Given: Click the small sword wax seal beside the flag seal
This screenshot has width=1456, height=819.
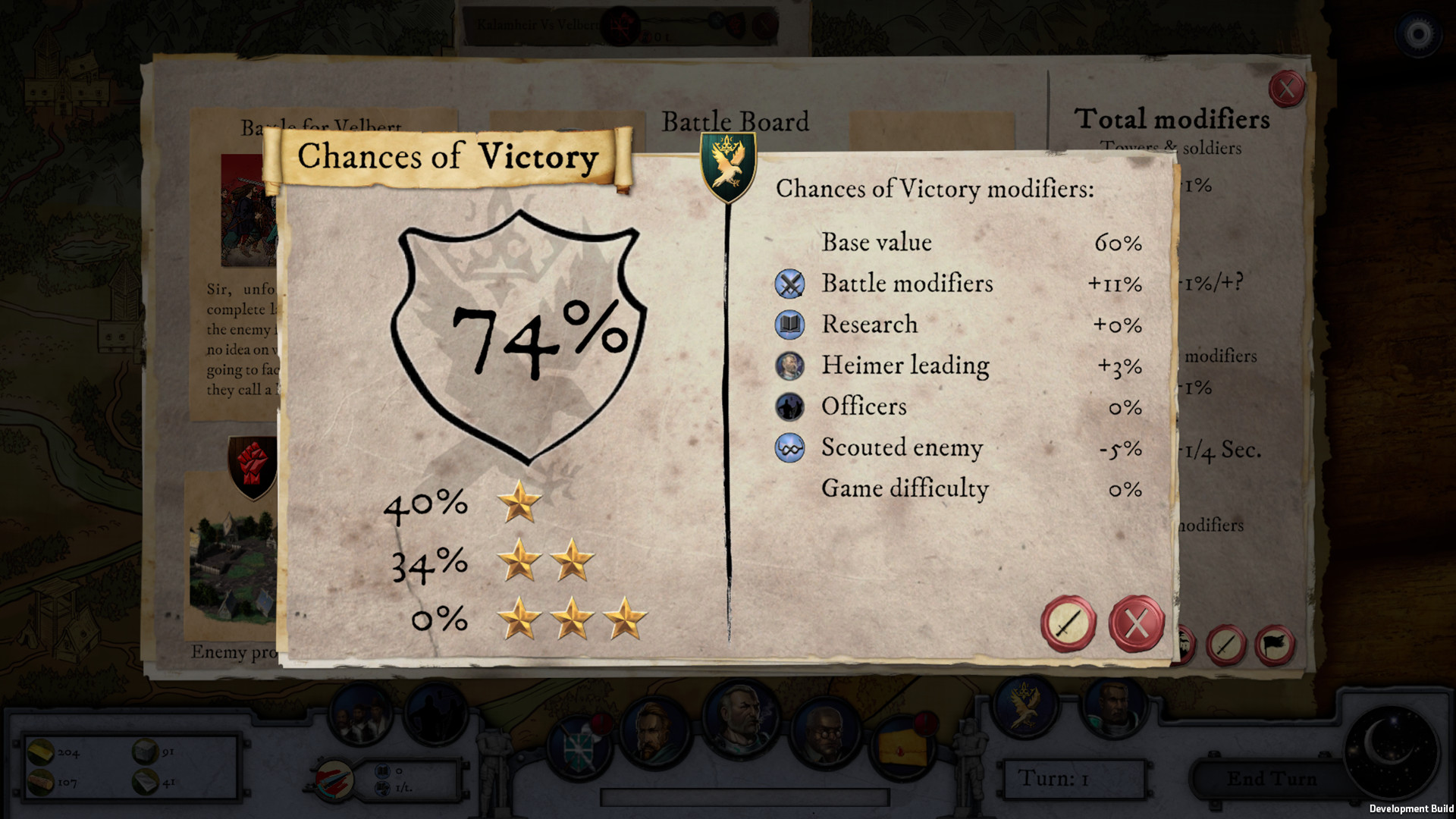Looking at the screenshot, I should click(1228, 645).
